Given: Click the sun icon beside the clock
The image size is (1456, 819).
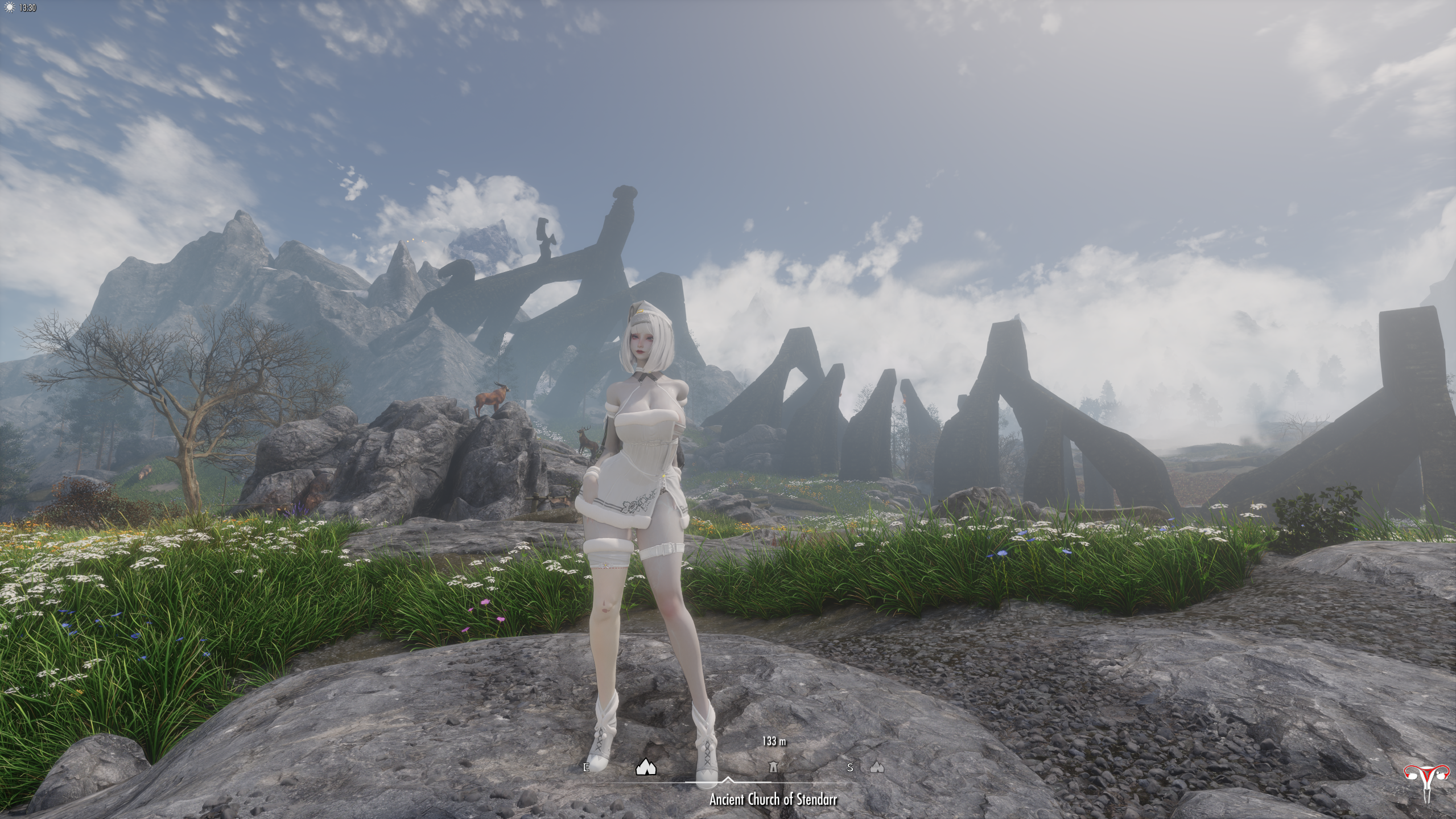Looking at the screenshot, I should point(9,8).
